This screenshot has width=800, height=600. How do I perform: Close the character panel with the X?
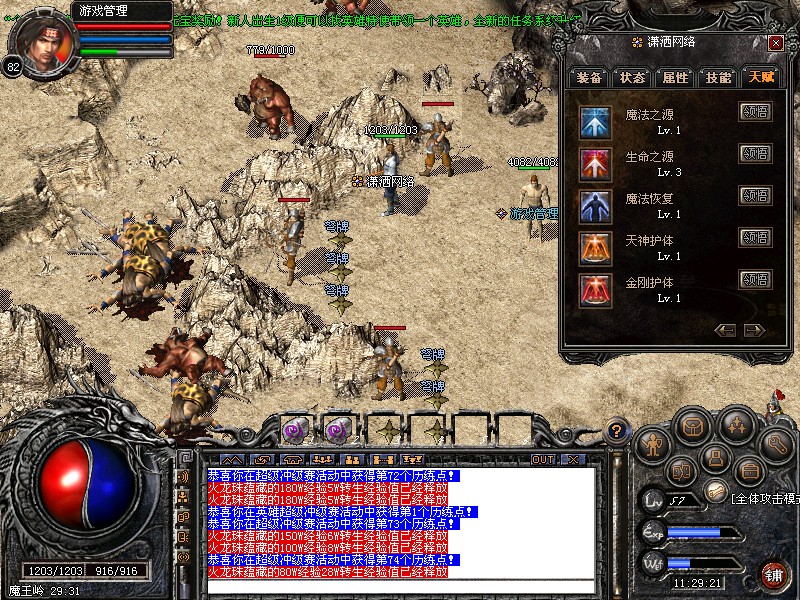pos(775,43)
